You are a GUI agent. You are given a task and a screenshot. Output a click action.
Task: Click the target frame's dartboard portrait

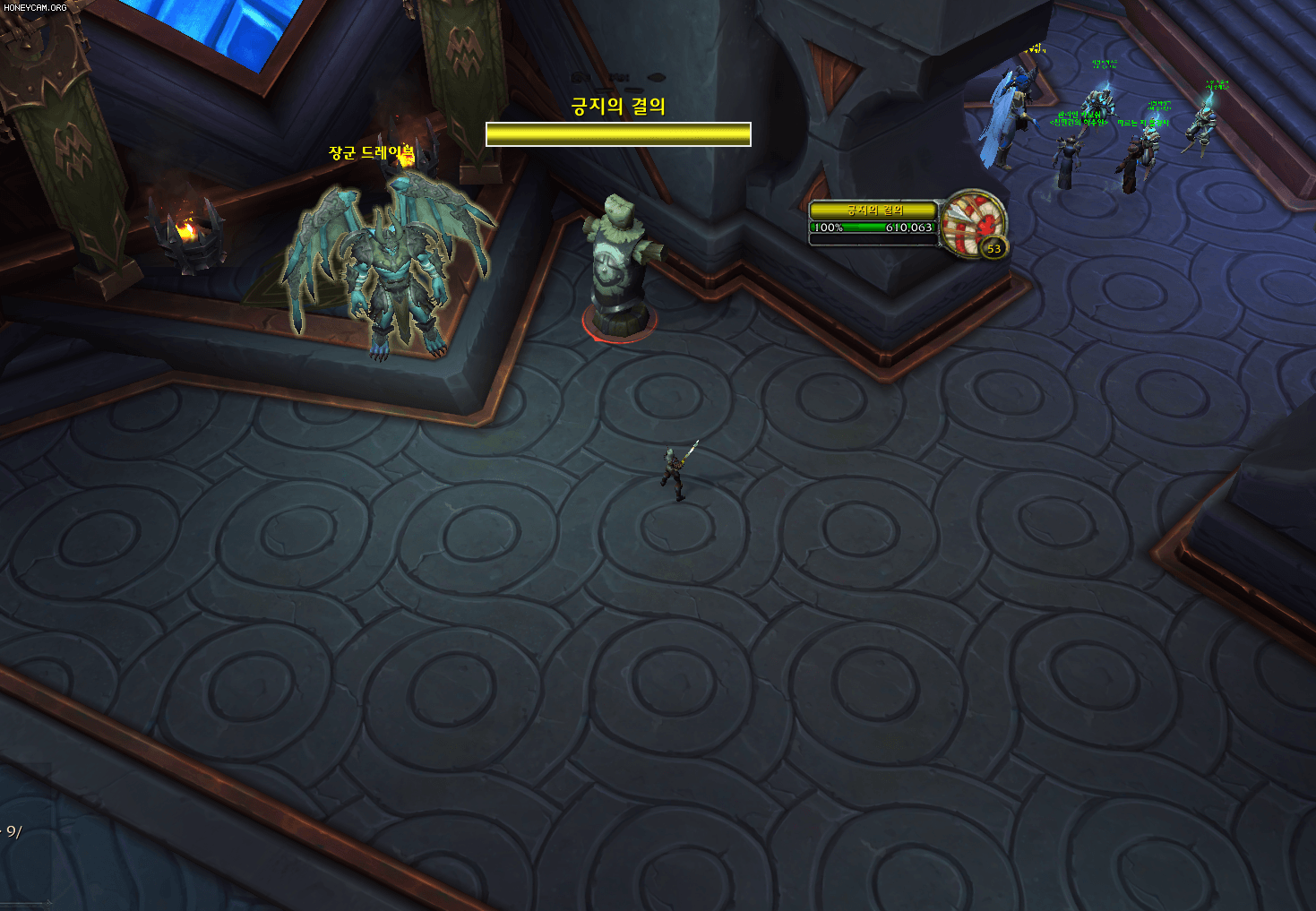point(972,221)
